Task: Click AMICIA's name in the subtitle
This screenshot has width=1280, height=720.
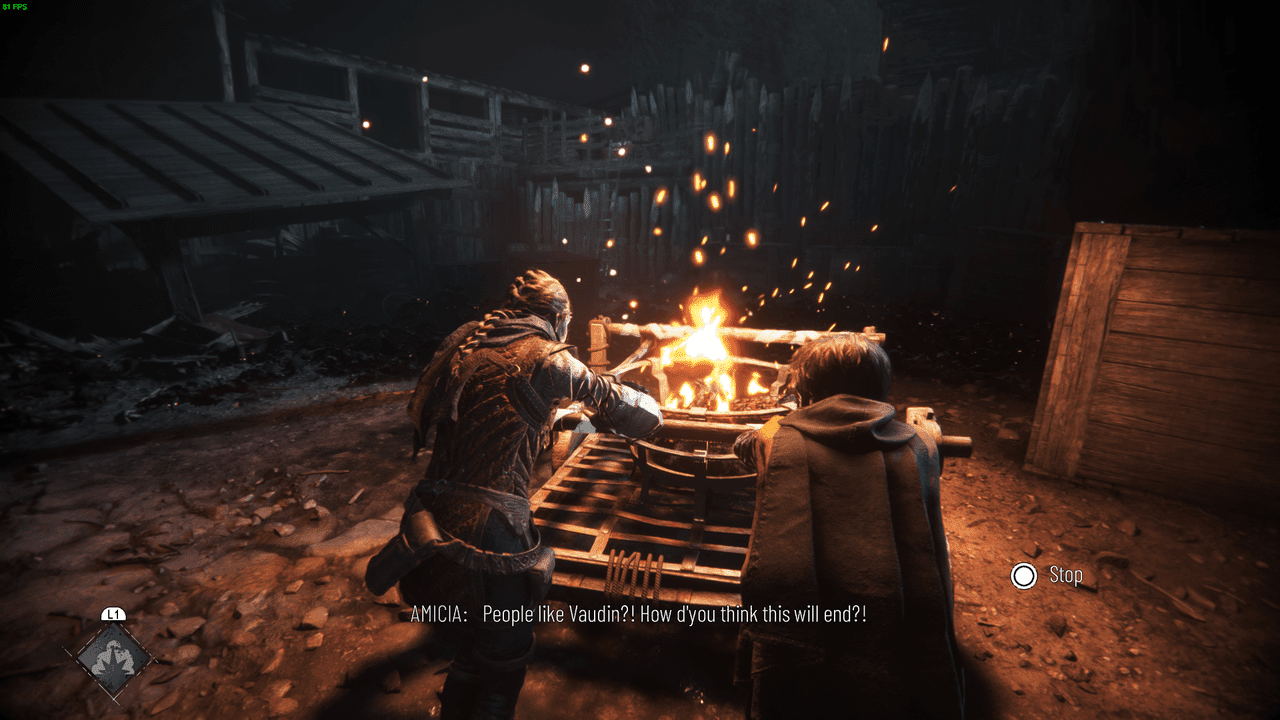Action: (x=438, y=615)
